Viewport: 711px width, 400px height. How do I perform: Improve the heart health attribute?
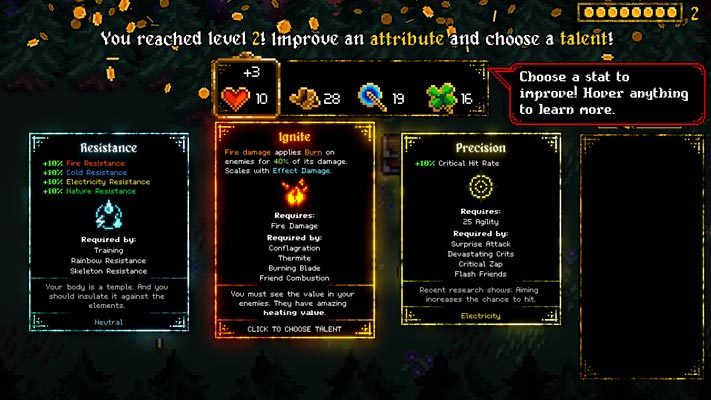coord(244,98)
